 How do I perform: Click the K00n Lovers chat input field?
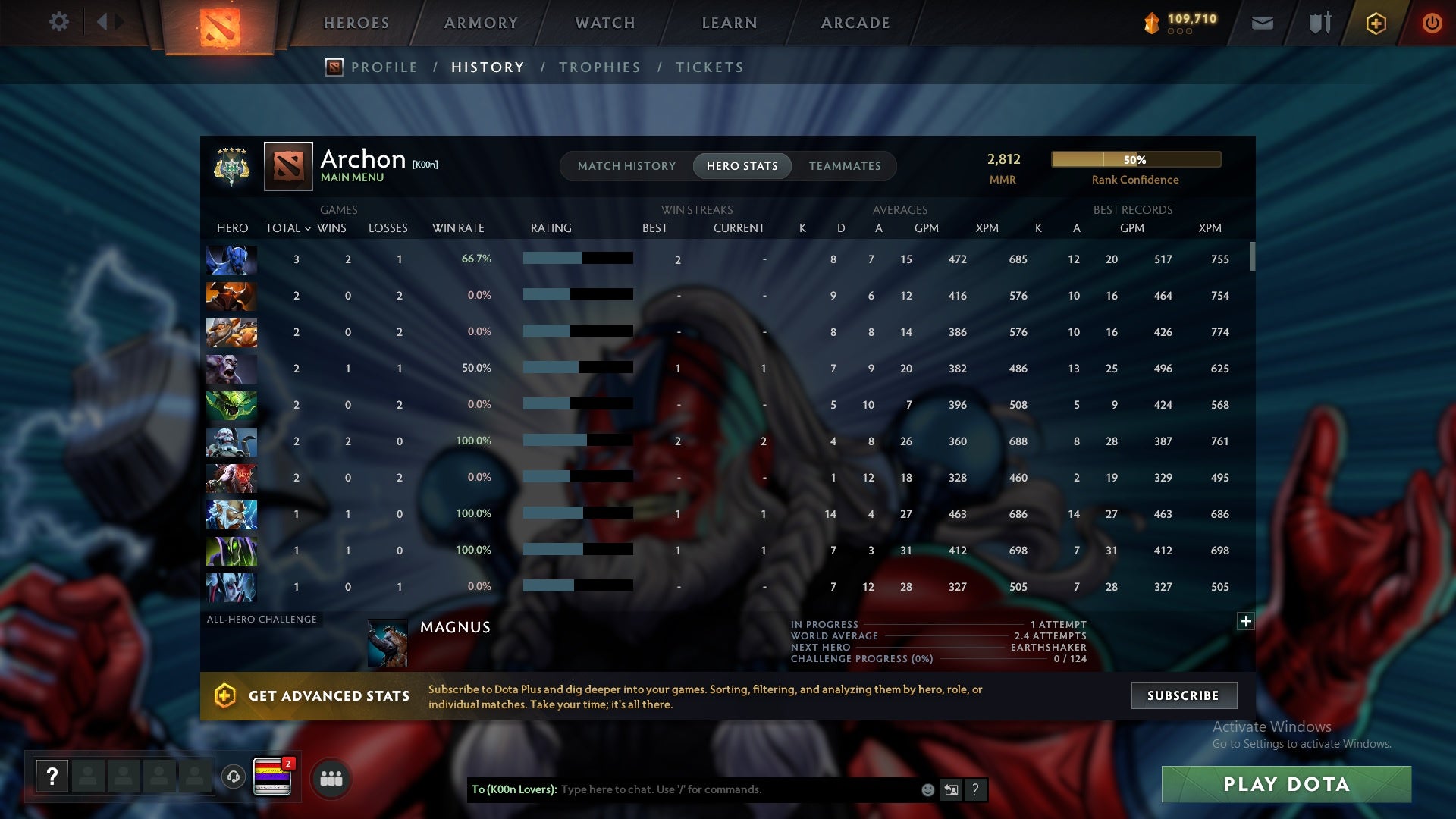tap(728, 789)
